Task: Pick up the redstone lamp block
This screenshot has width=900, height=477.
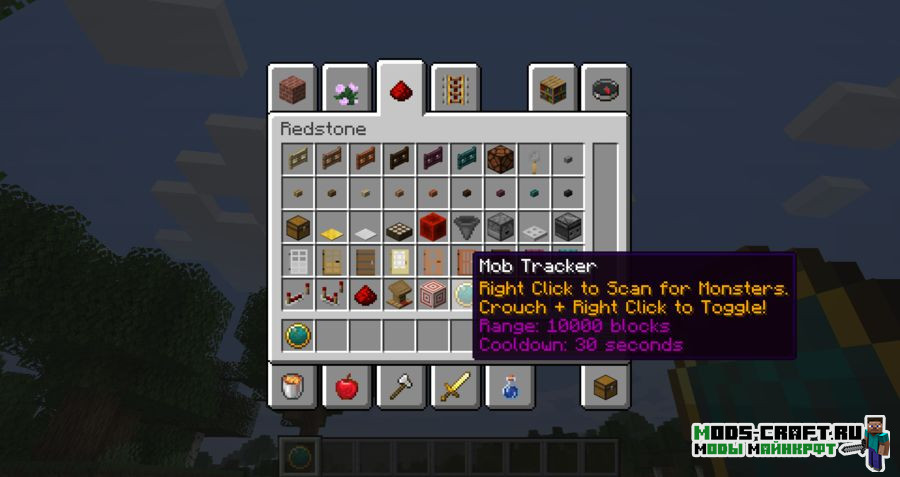Action: pyautogui.click(x=501, y=158)
